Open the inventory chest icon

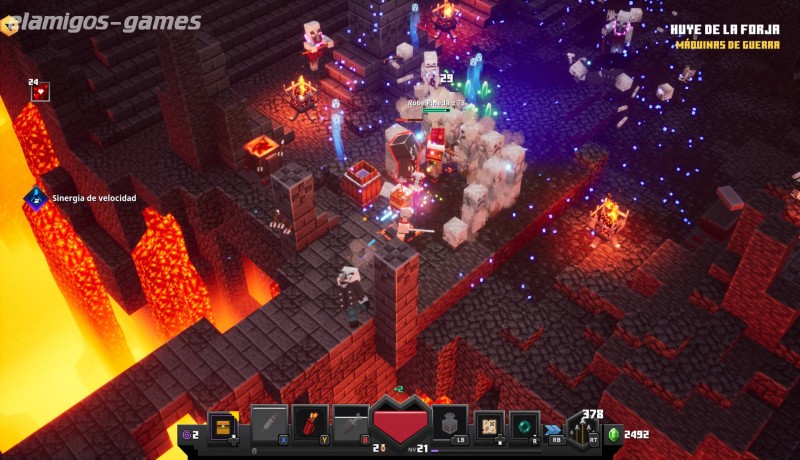[221, 424]
